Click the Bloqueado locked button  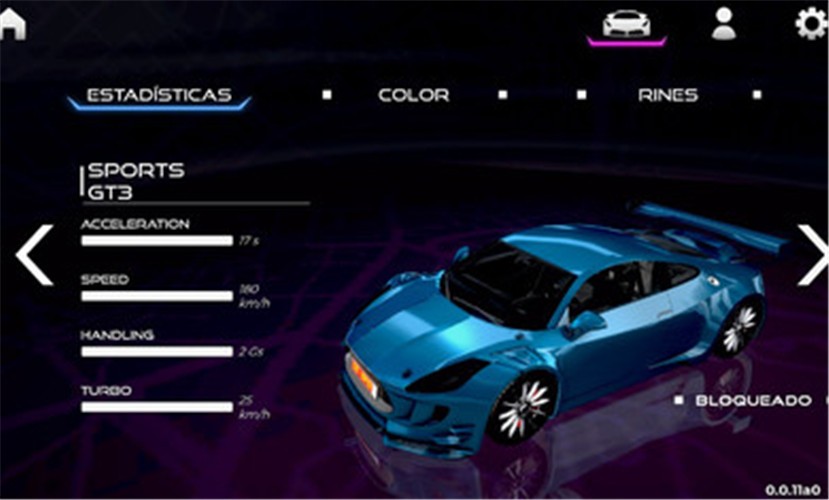[x=752, y=400]
